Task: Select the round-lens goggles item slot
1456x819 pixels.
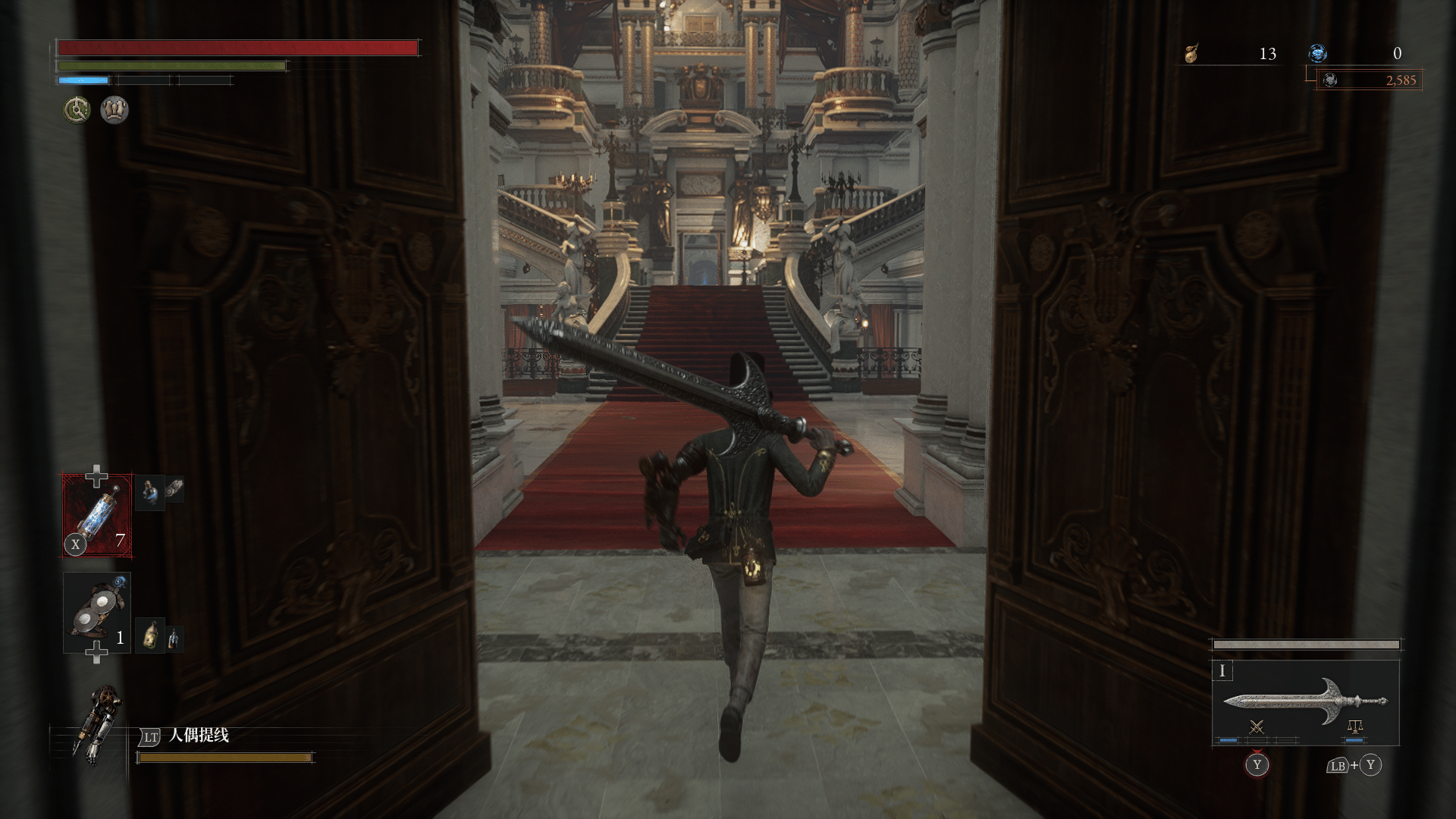Action: 97,613
